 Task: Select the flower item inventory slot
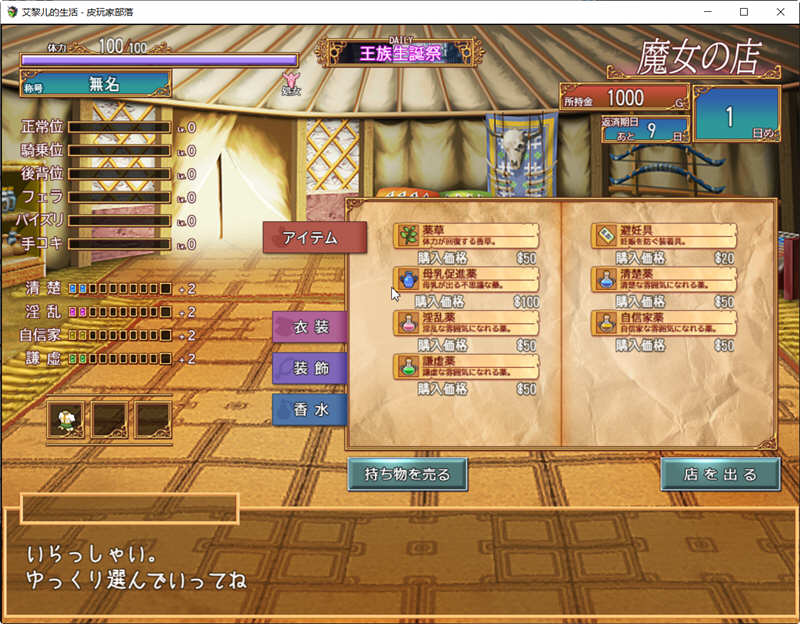tap(66, 420)
